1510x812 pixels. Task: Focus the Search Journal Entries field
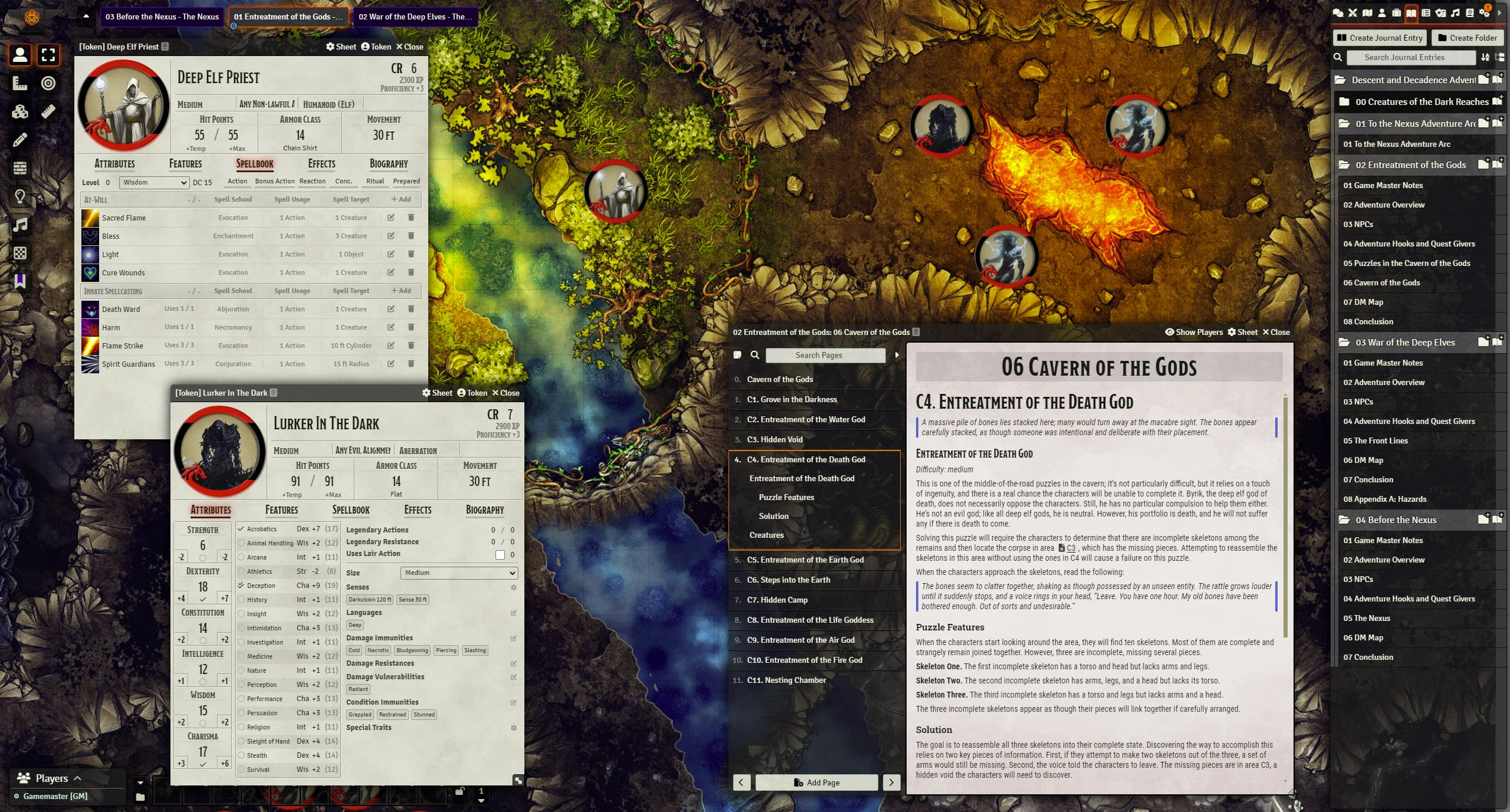(x=1404, y=57)
